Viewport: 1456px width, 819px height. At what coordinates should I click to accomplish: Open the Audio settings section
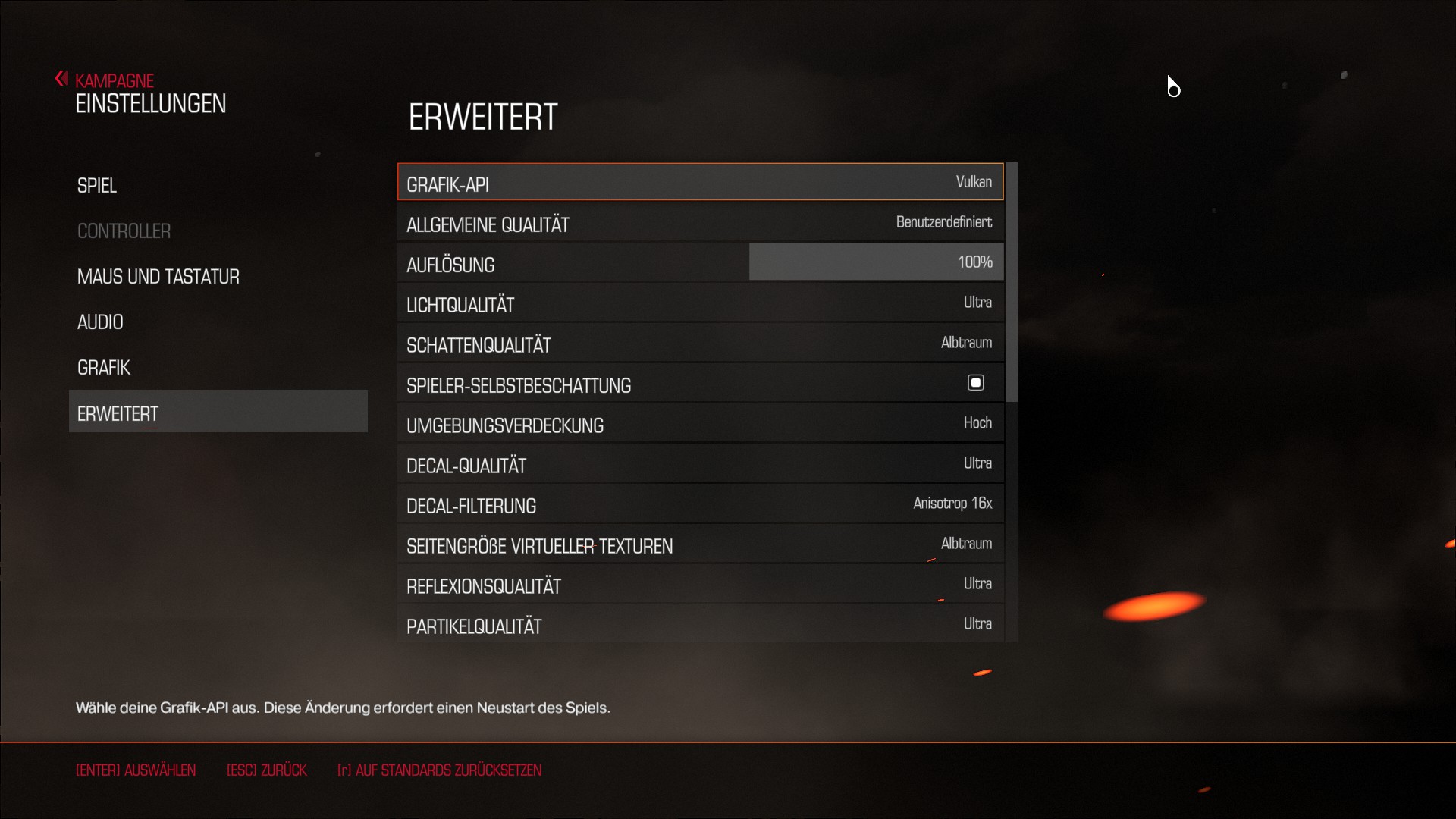point(100,322)
